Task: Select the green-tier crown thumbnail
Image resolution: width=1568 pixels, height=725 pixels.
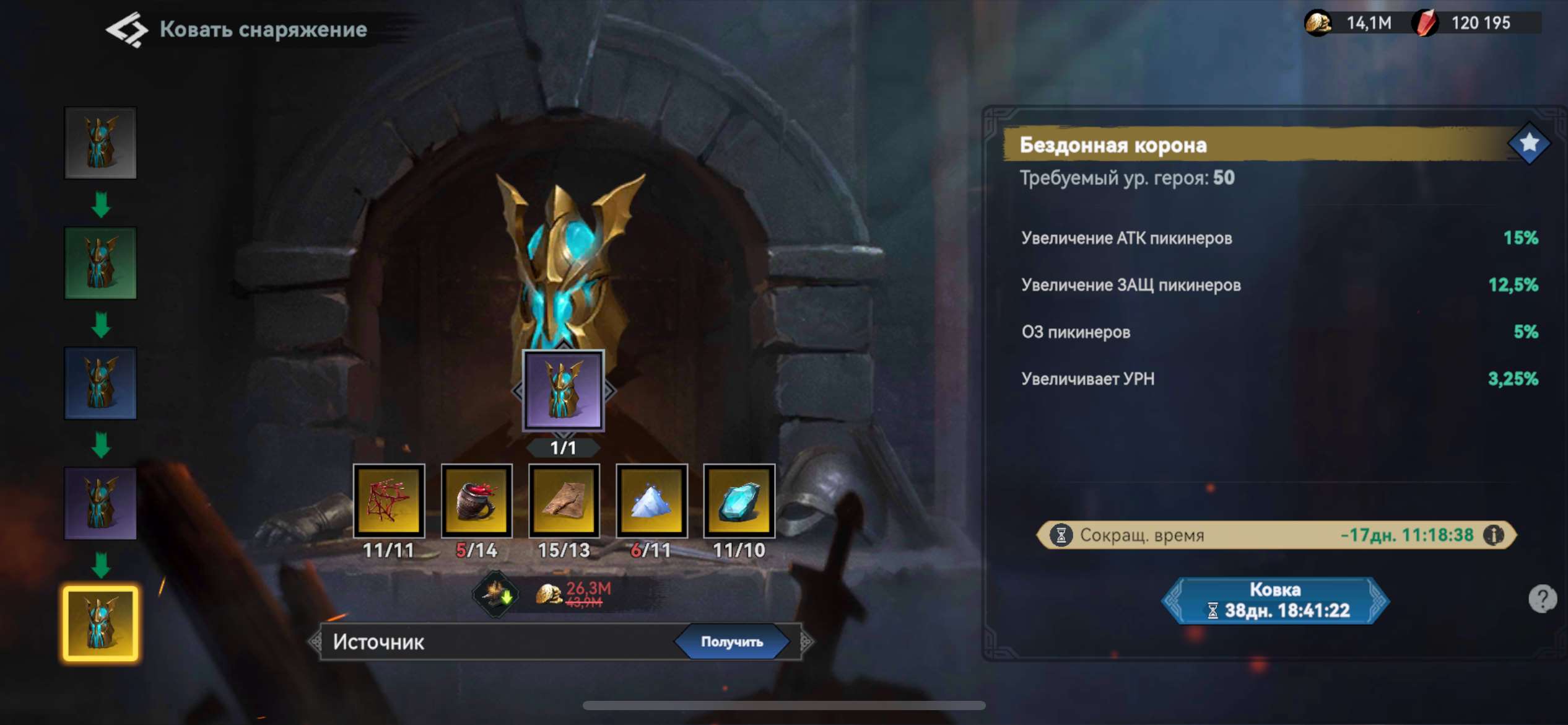Action: tap(100, 263)
